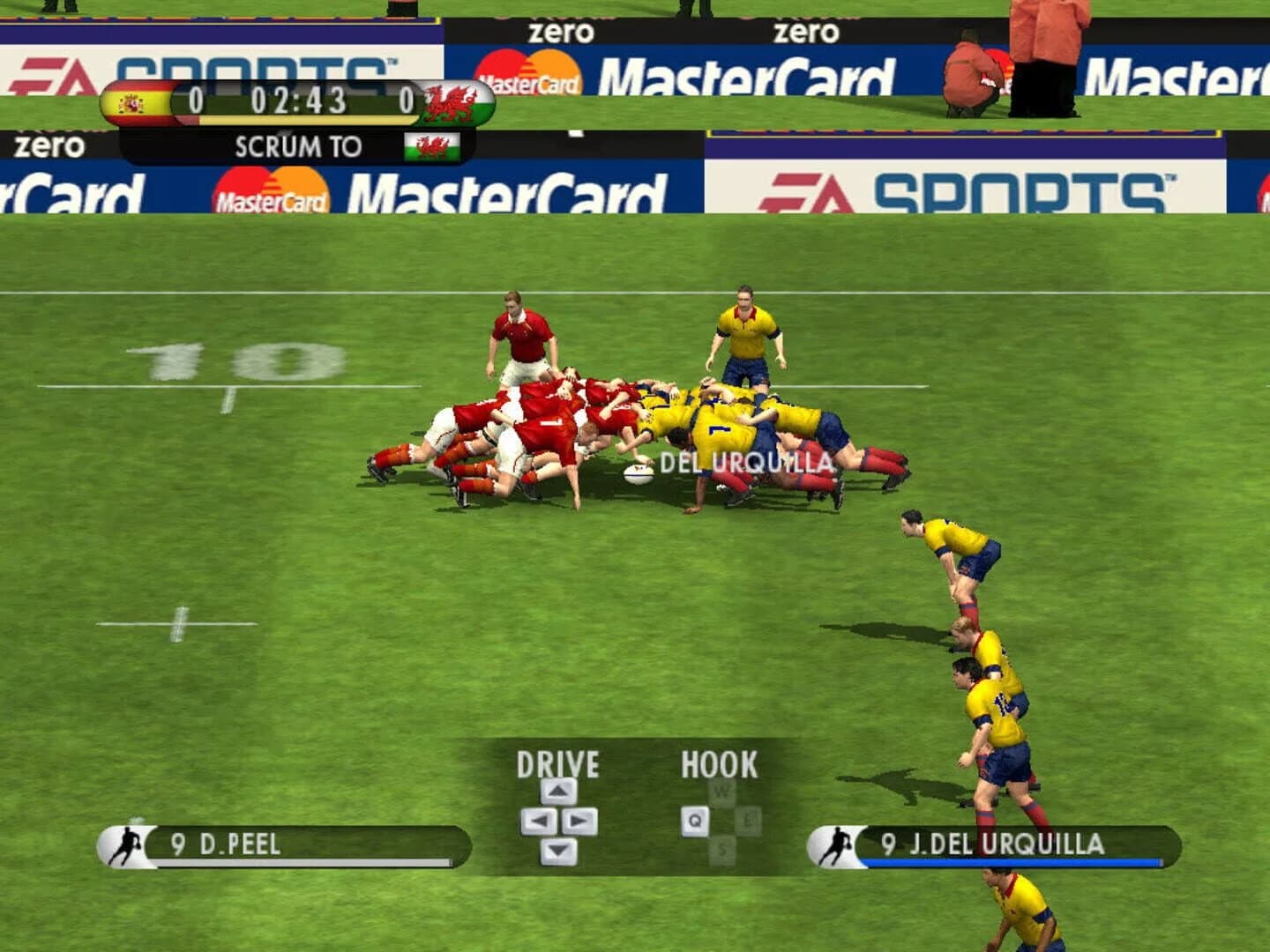The height and width of the screenshot is (952, 1270).
Task: Click the DEL URQUILLA name label on field
Action: tap(747, 460)
